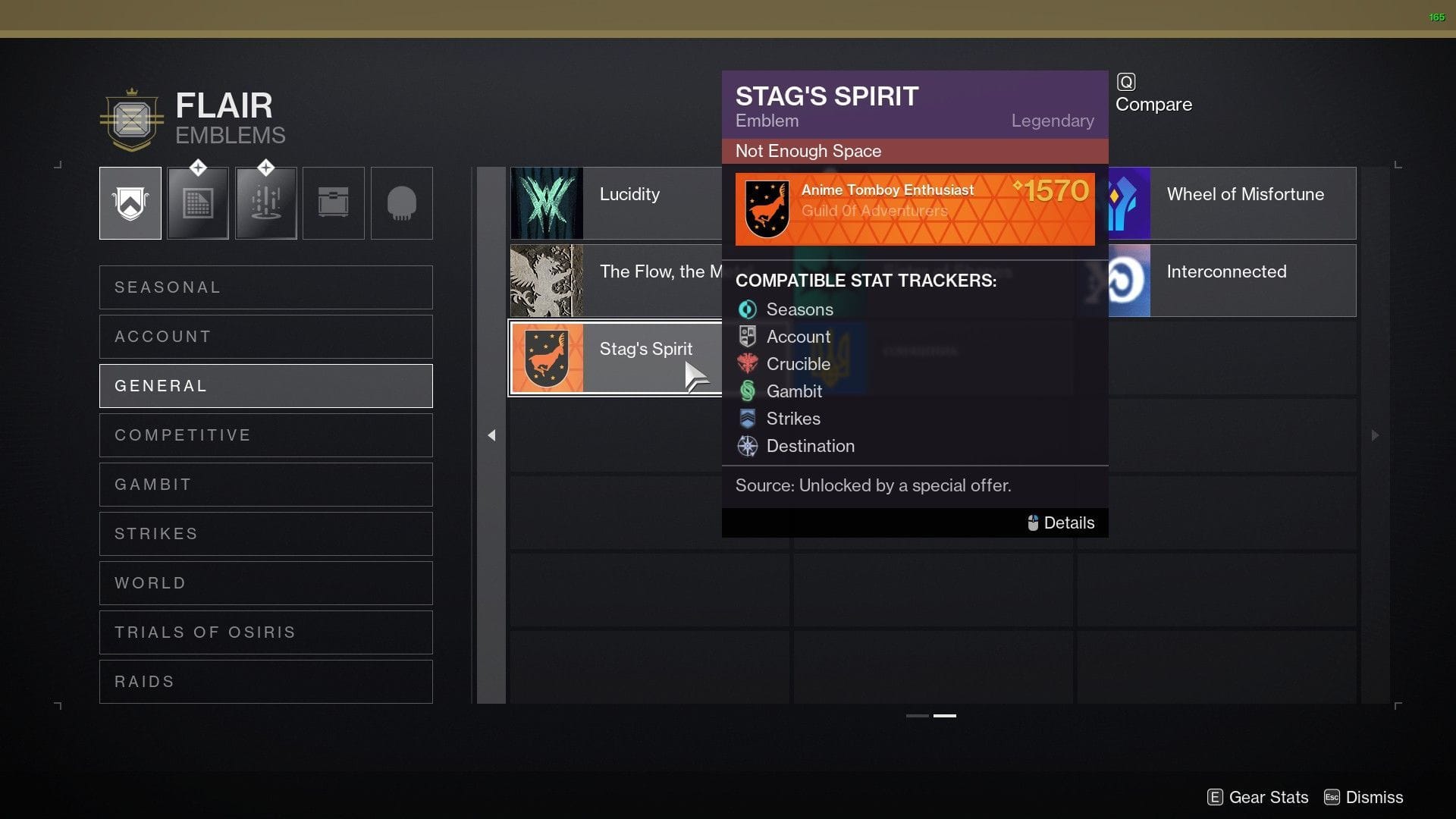Click the second page indicator bar
This screenshot has width=1456, height=819.
click(946, 715)
